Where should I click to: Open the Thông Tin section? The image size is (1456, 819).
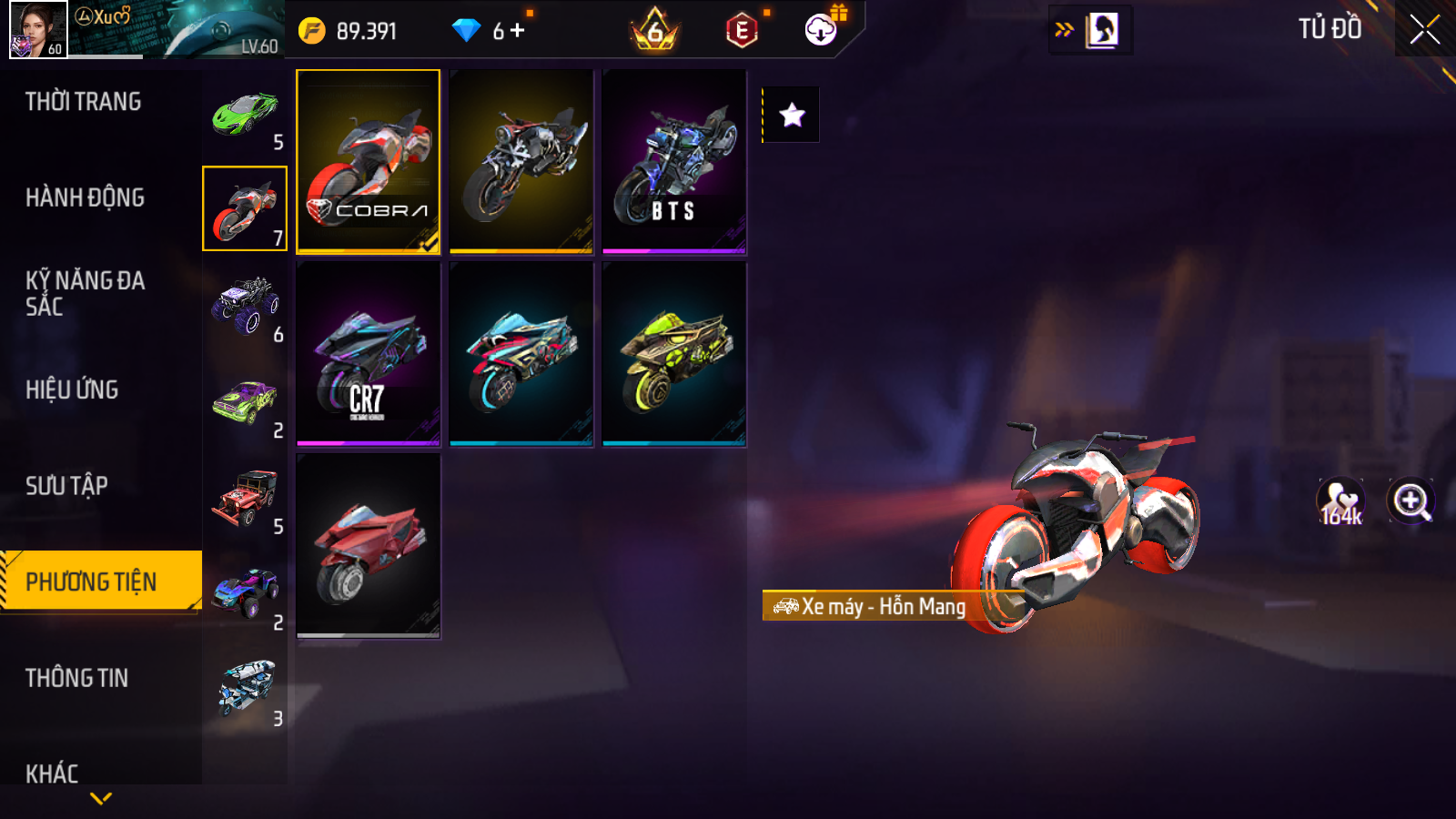click(x=77, y=678)
